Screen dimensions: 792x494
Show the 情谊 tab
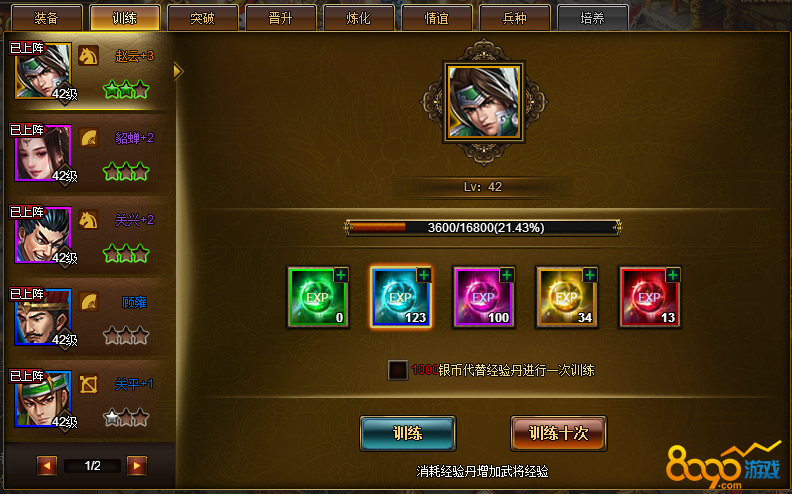(x=436, y=18)
